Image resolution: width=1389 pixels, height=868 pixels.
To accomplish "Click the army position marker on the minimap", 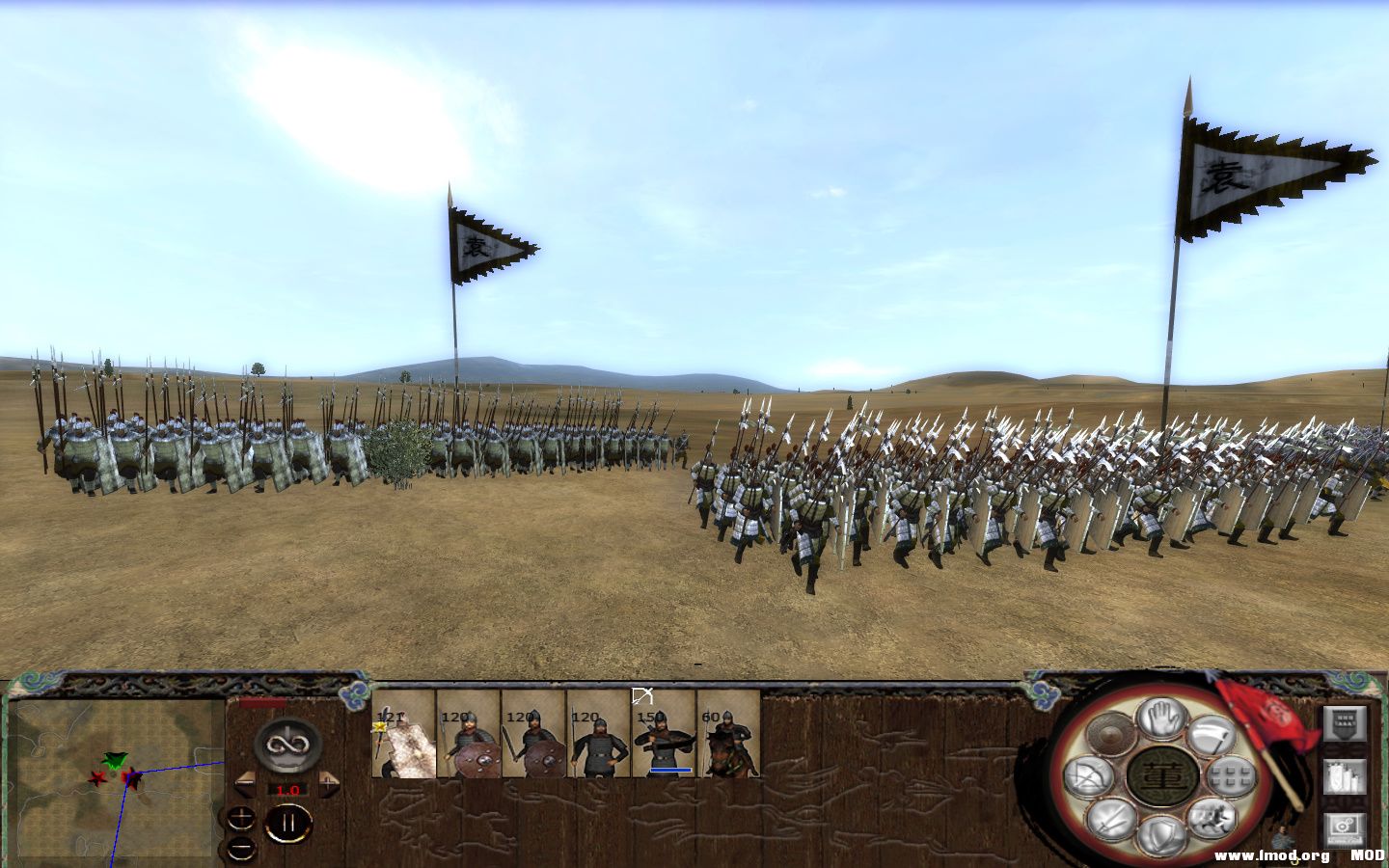I will point(116,762).
